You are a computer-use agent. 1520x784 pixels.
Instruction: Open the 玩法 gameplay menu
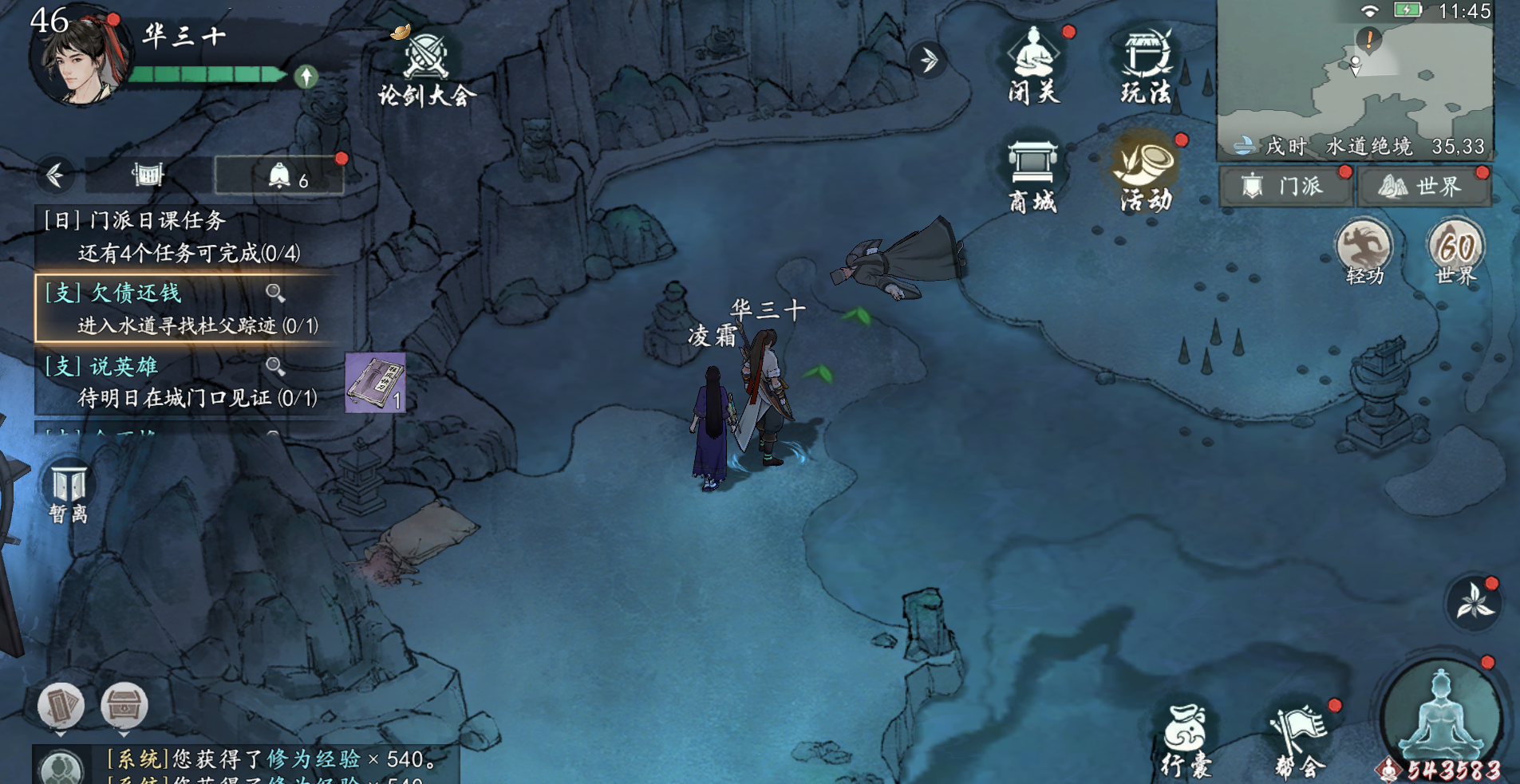point(1146,65)
